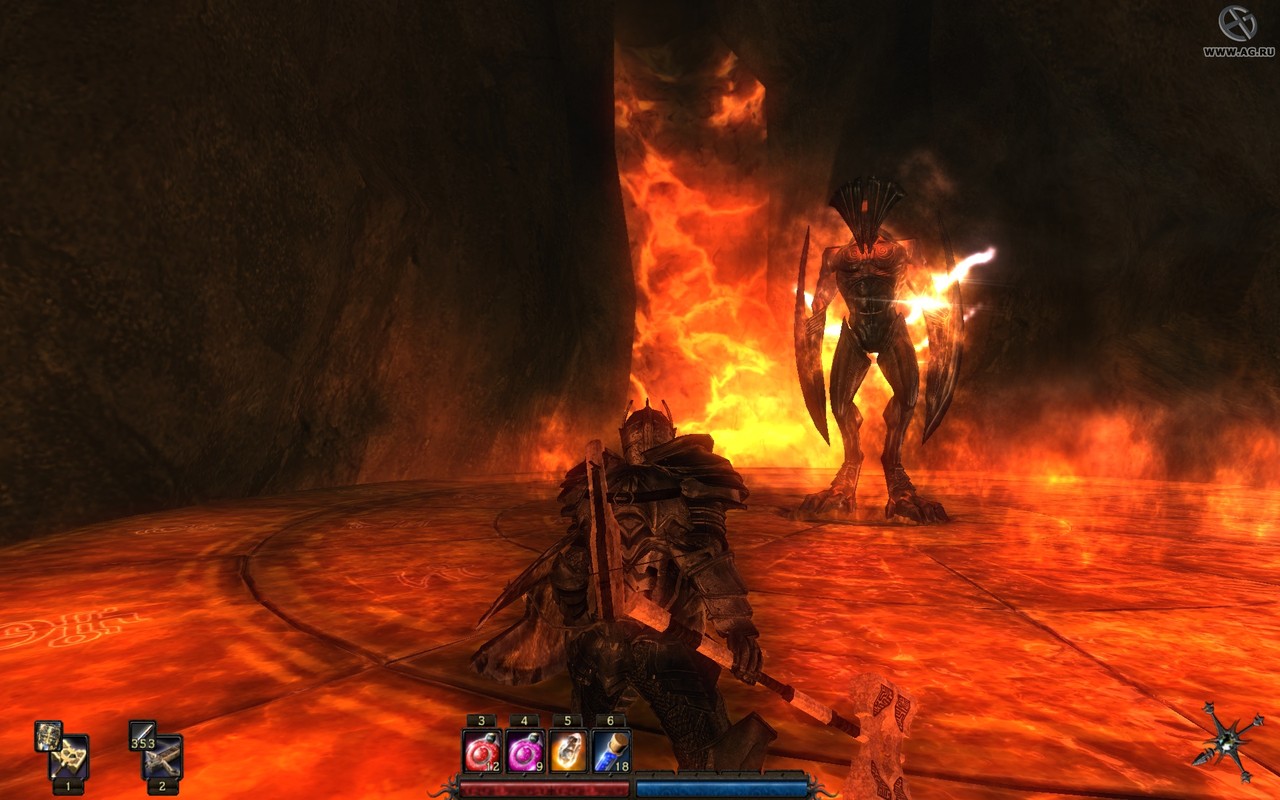Equip the golden double axe weapon set
This screenshot has width=1280, height=800.
coord(69,759)
